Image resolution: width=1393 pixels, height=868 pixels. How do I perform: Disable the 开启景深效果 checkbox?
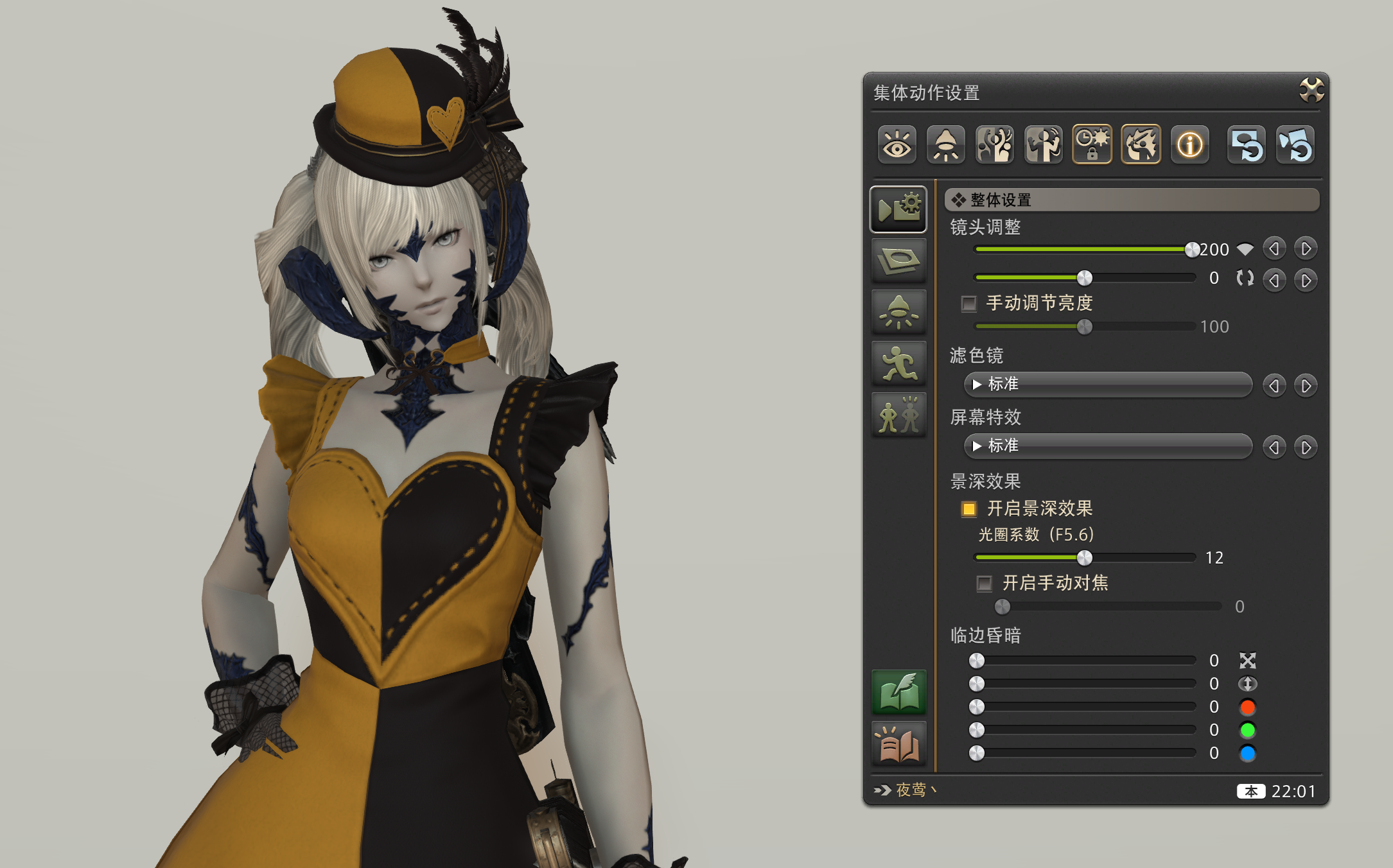[968, 508]
